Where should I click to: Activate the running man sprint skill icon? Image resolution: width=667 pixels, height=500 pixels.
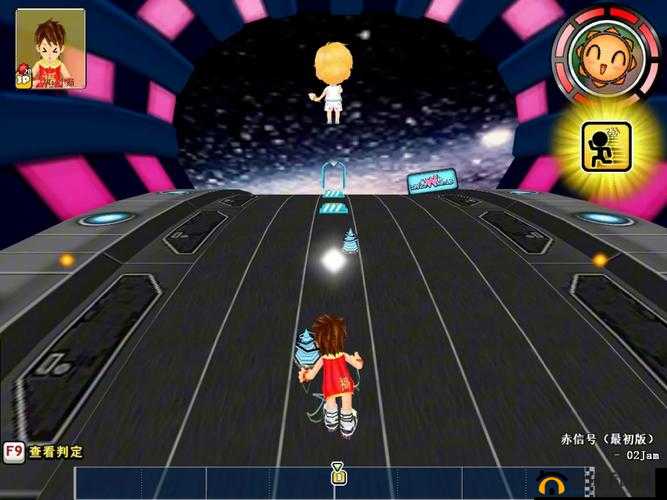point(607,147)
